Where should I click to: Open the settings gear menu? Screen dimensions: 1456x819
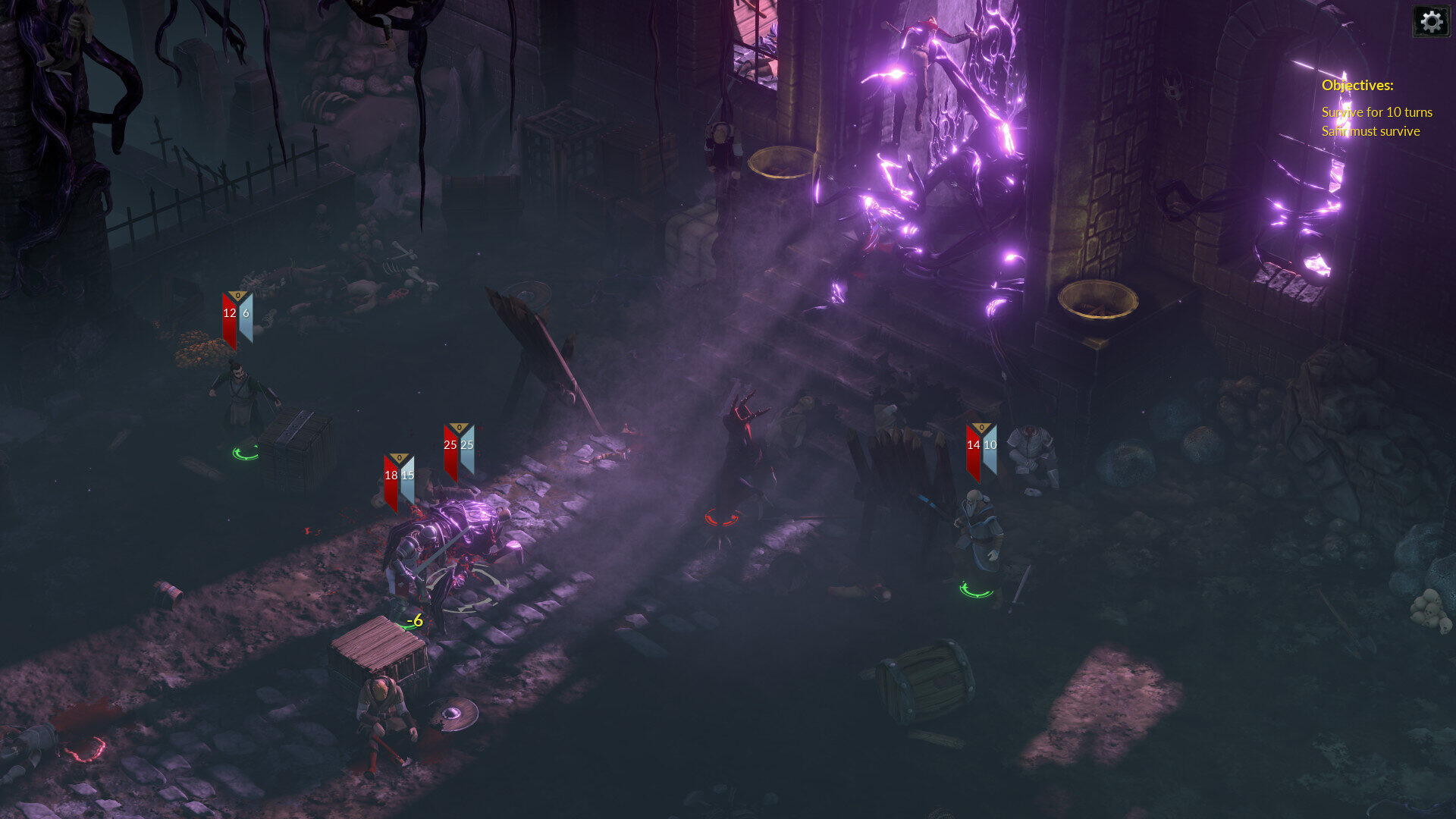pos(1431,21)
